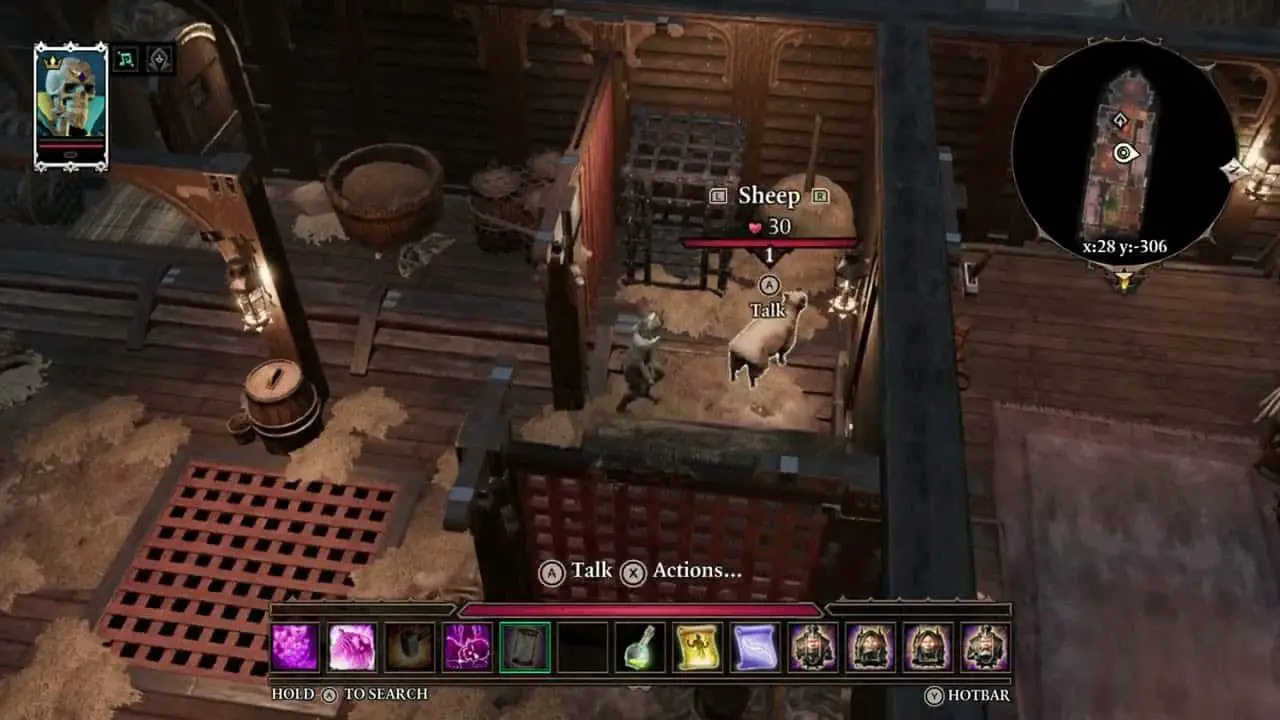Select the purple skull-and-bones skill

coord(467,647)
